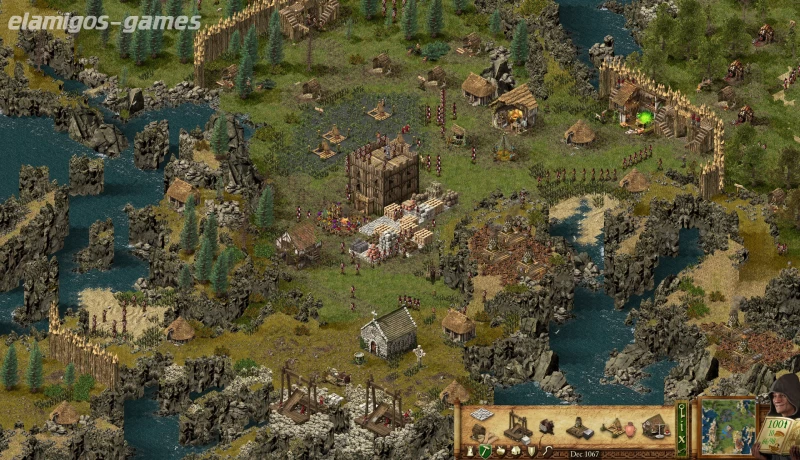Open the town buildings house tab
The width and height of the screenshot is (800, 460).
pyautogui.click(x=515, y=451)
